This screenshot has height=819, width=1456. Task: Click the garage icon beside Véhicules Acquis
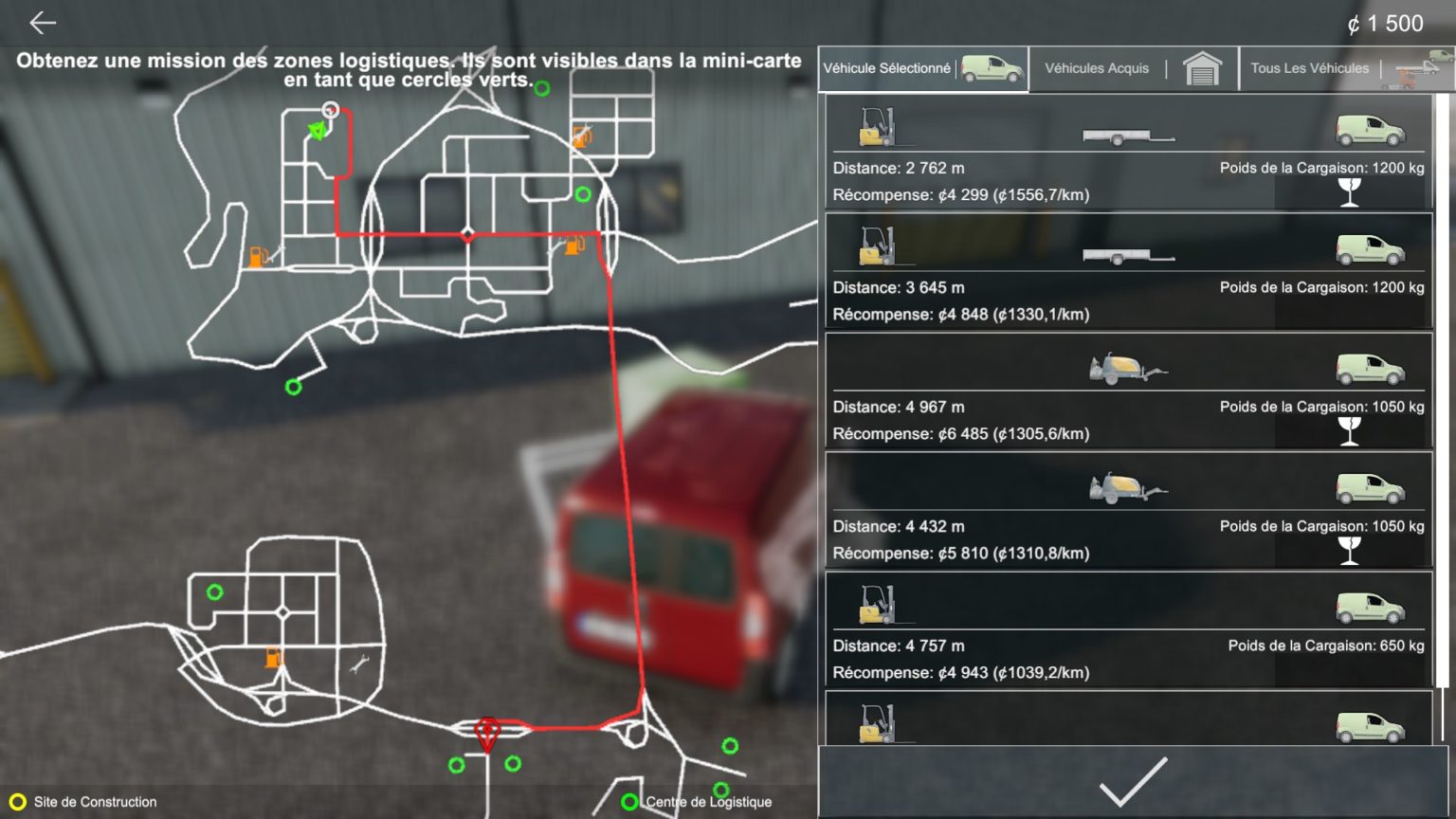tap(1202, 67)
